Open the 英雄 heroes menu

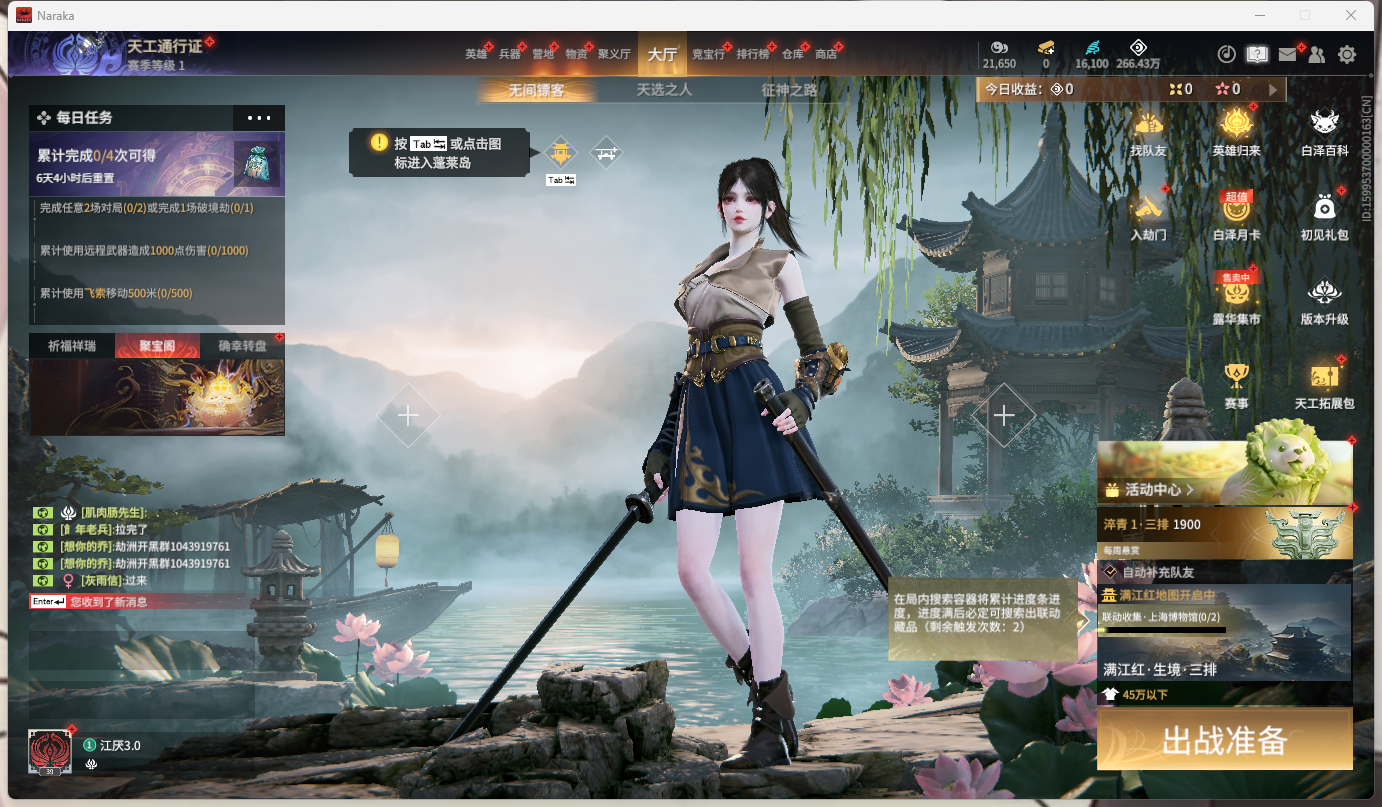(x=476, y=54)
